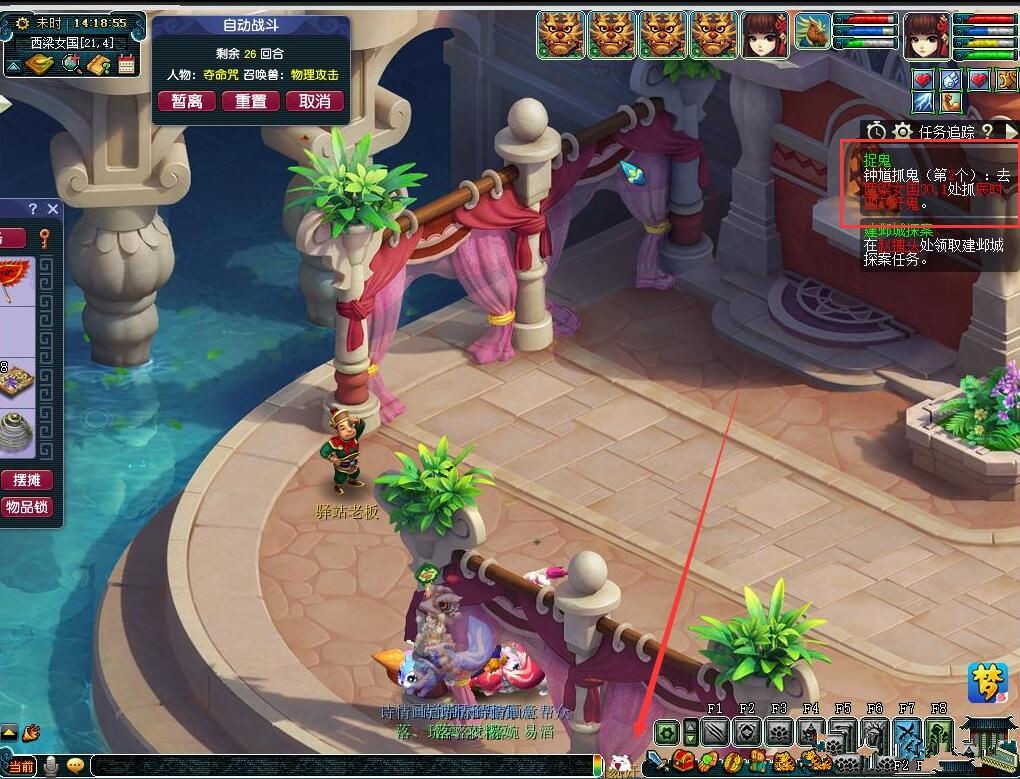Screen dimensions: 1020x779
Task: Activate the F1 claw-slash skill
Action: coord(714,733)
